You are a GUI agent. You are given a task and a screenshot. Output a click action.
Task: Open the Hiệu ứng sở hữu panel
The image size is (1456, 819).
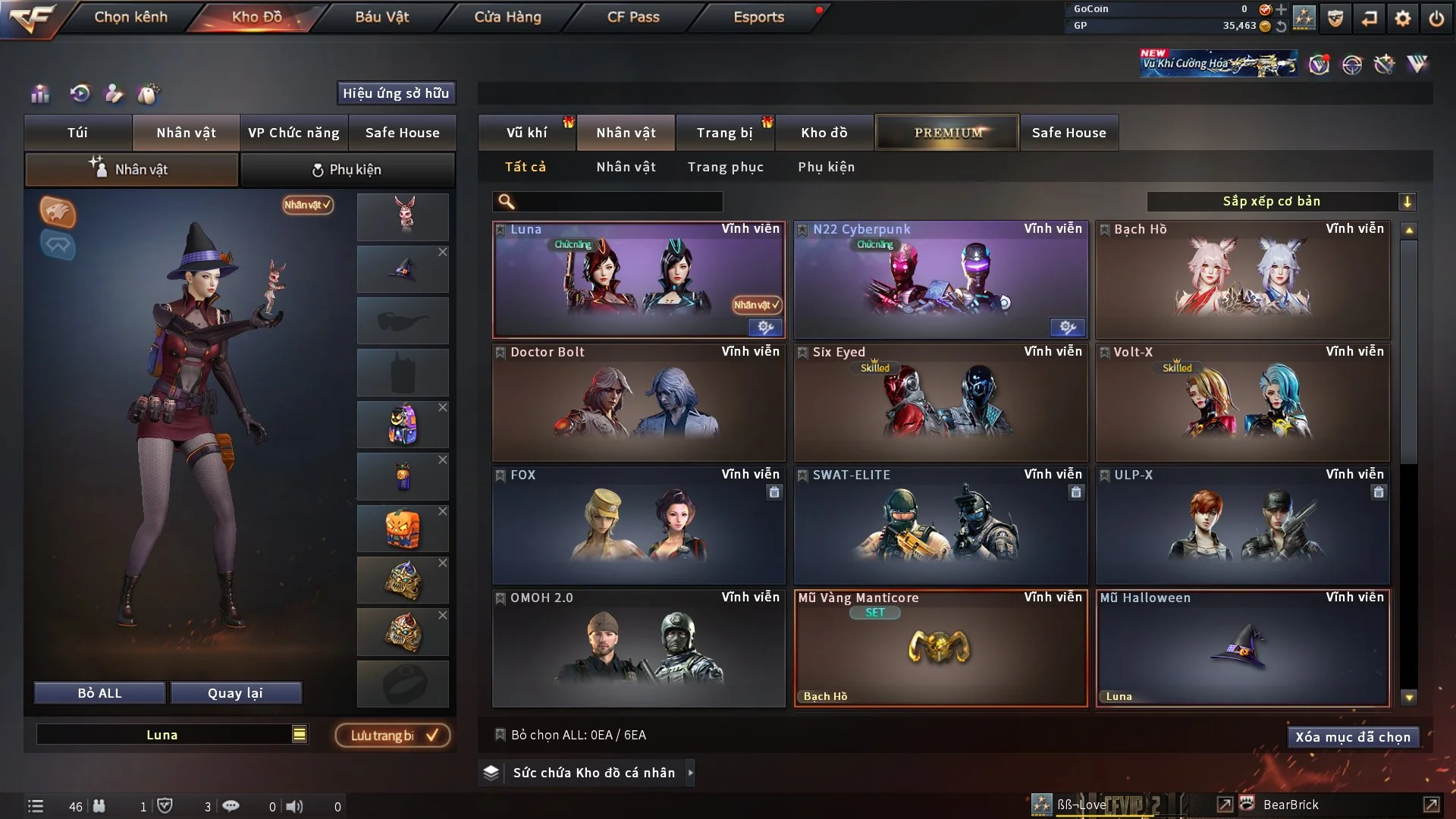(x=396, y=93)
